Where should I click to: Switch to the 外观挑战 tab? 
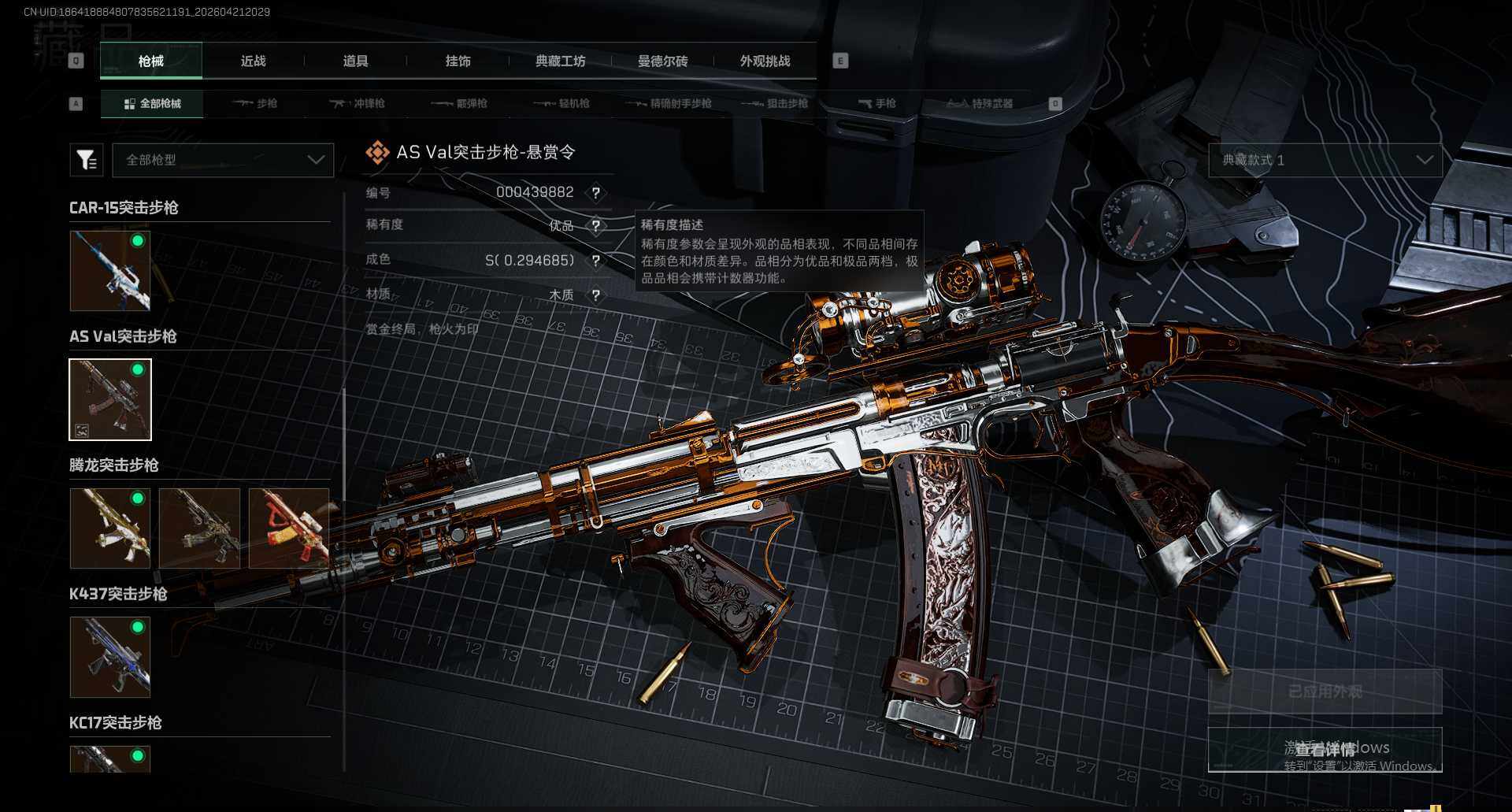coord(765,61)
